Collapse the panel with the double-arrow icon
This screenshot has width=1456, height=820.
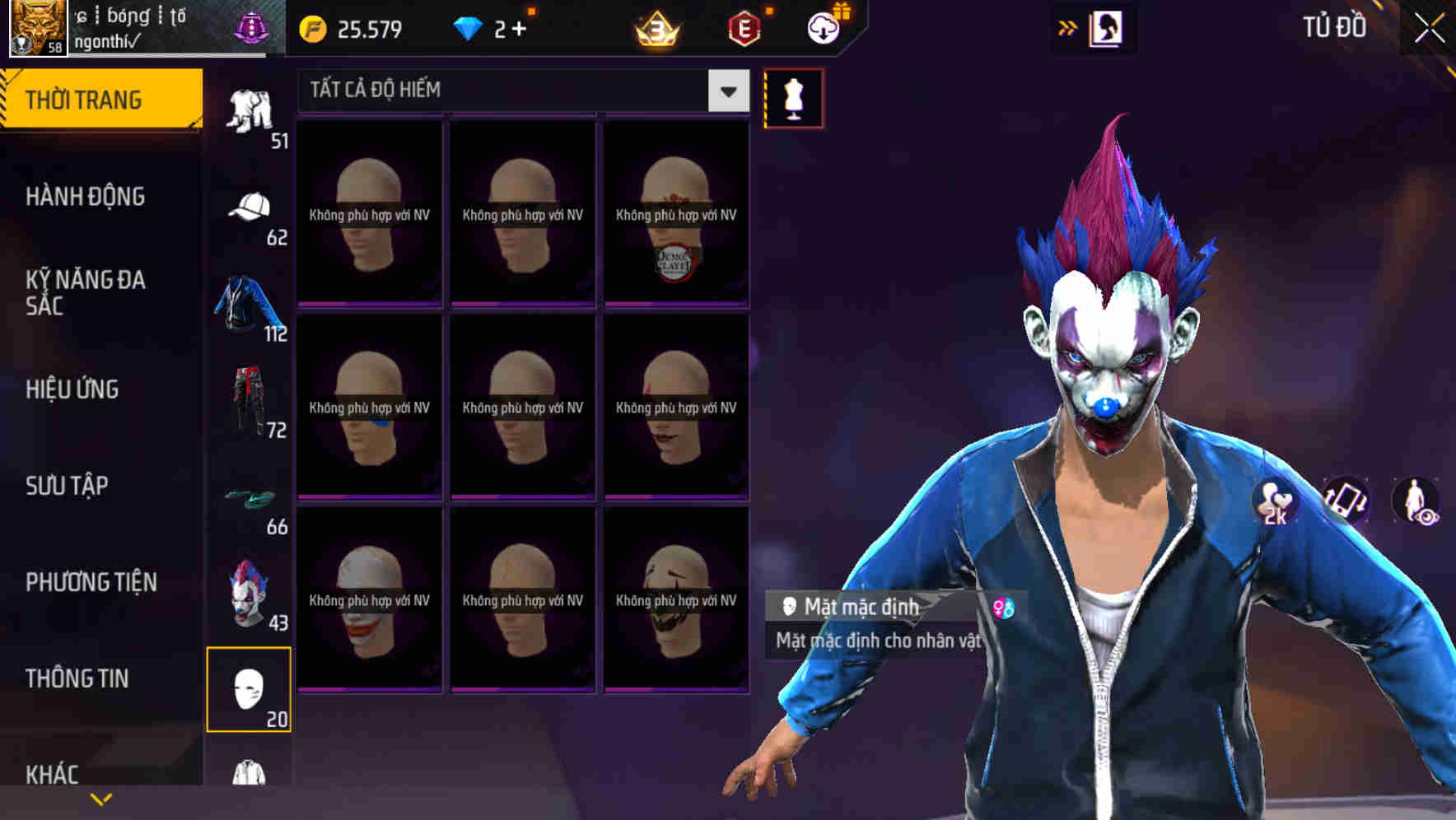point(1068,27)
